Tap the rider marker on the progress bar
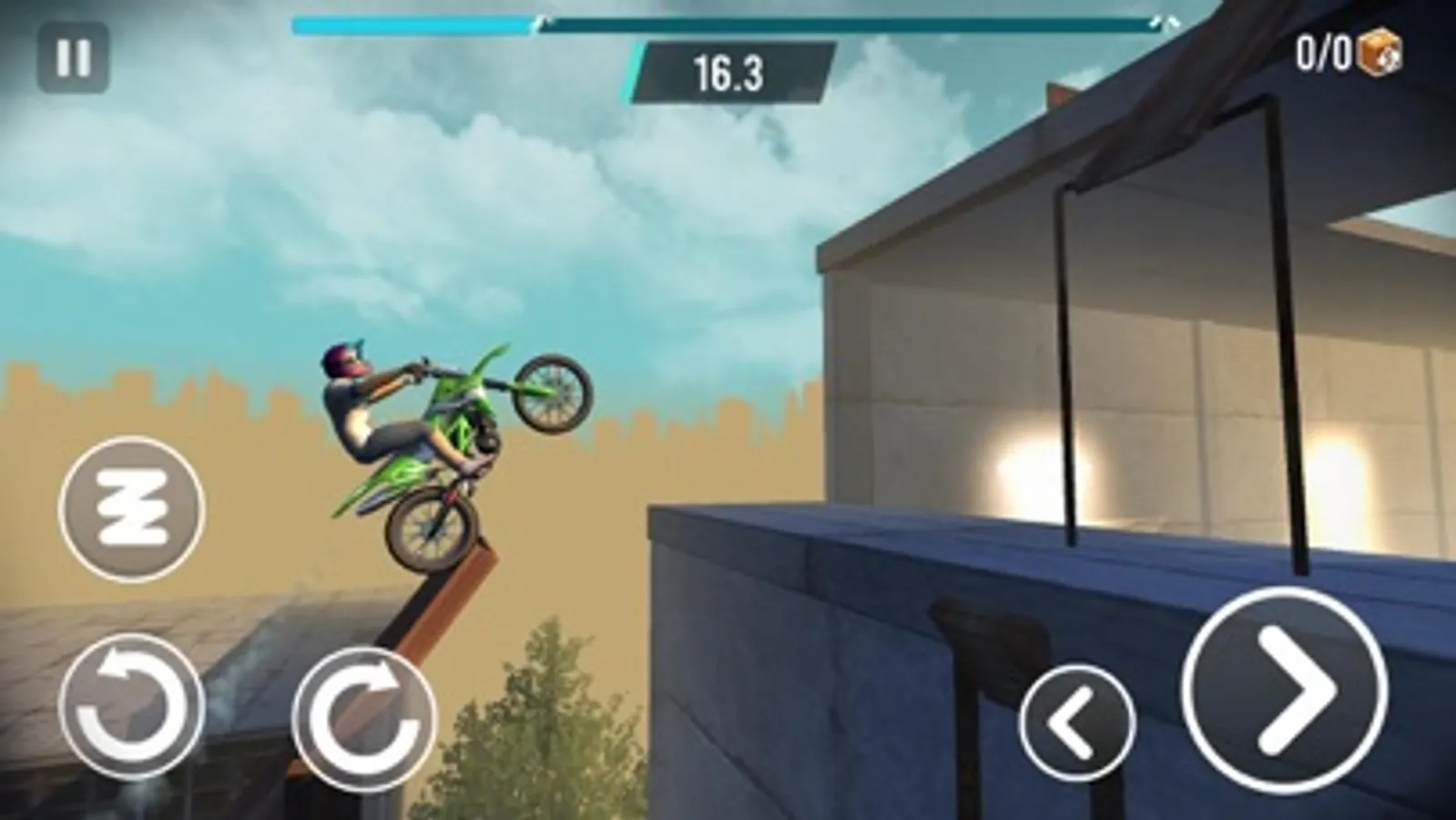 tap(545, 22)
